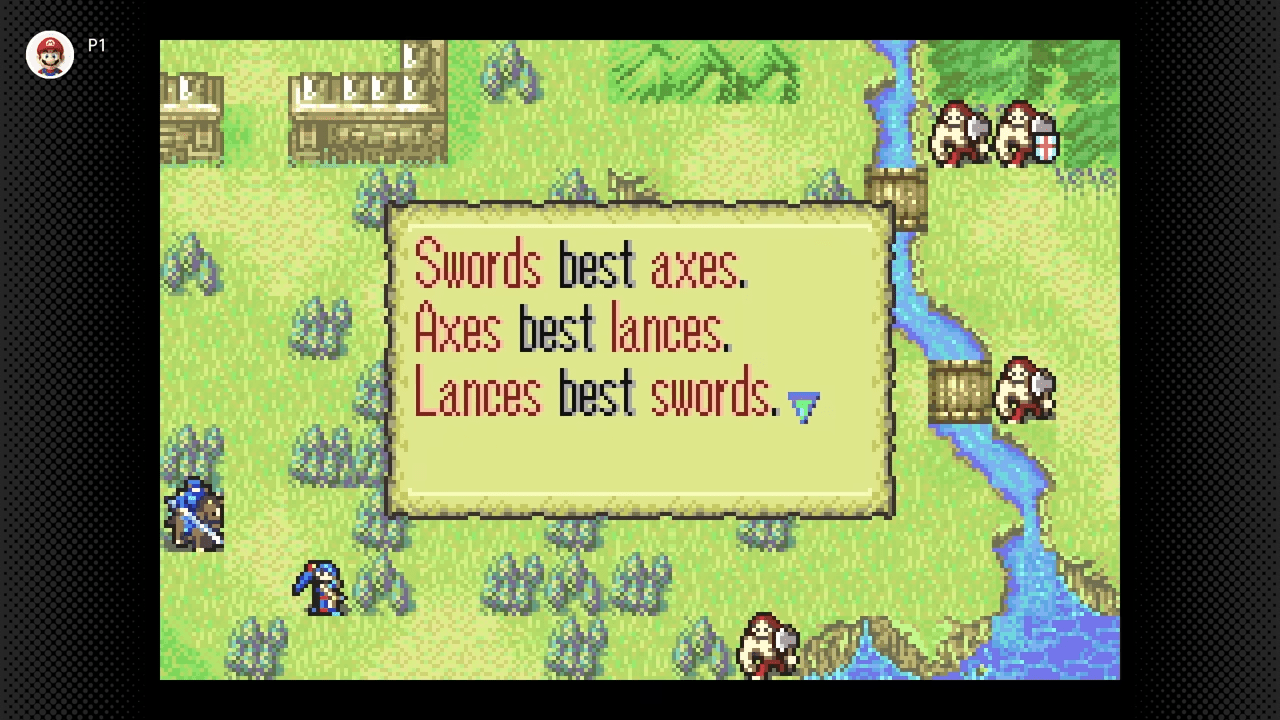Select the blue-armored cavalier unit on horseback
The image size is (1280, 720).
[192, 510]
